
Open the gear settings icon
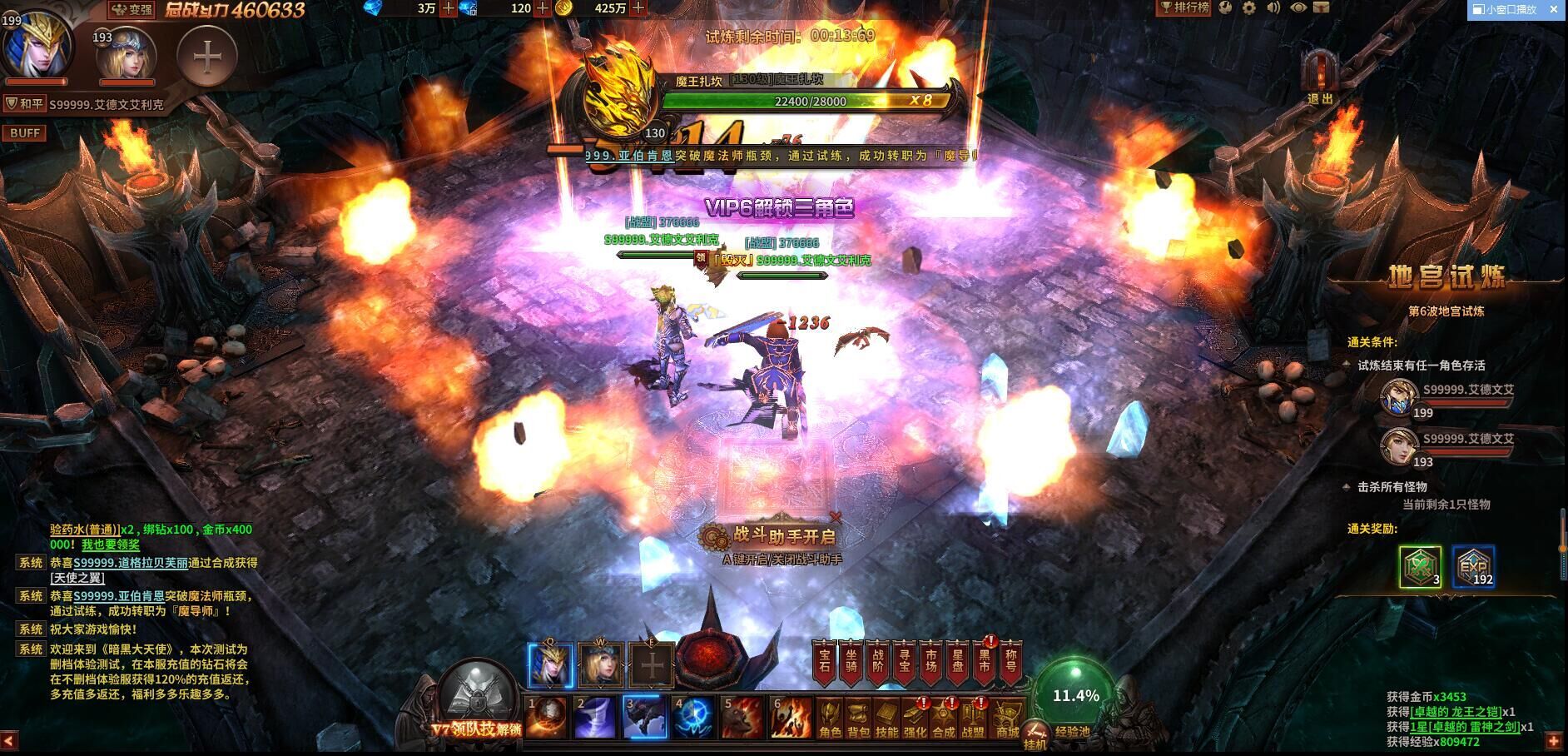[x=1249, y=8]
